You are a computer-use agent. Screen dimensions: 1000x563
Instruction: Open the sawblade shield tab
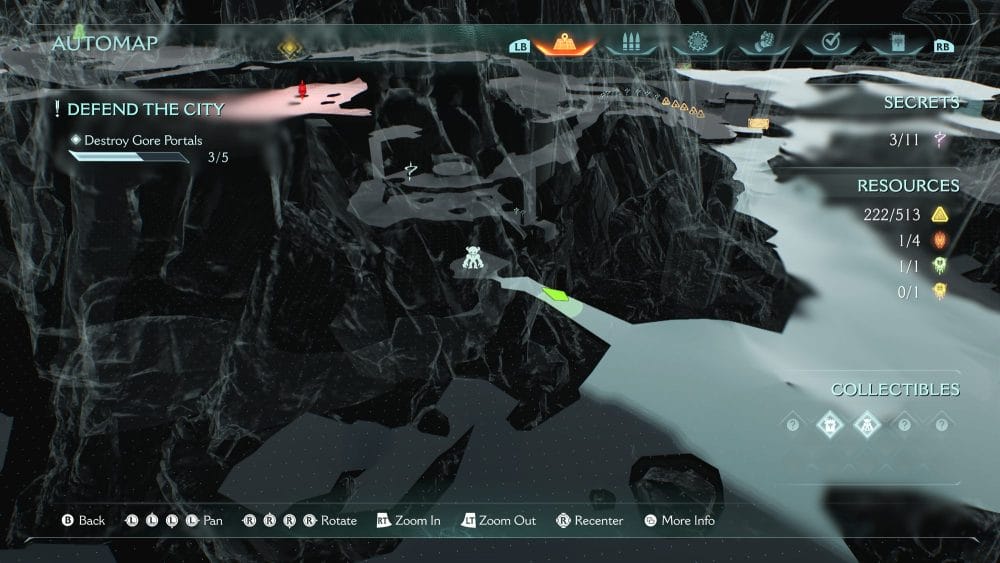698,44
